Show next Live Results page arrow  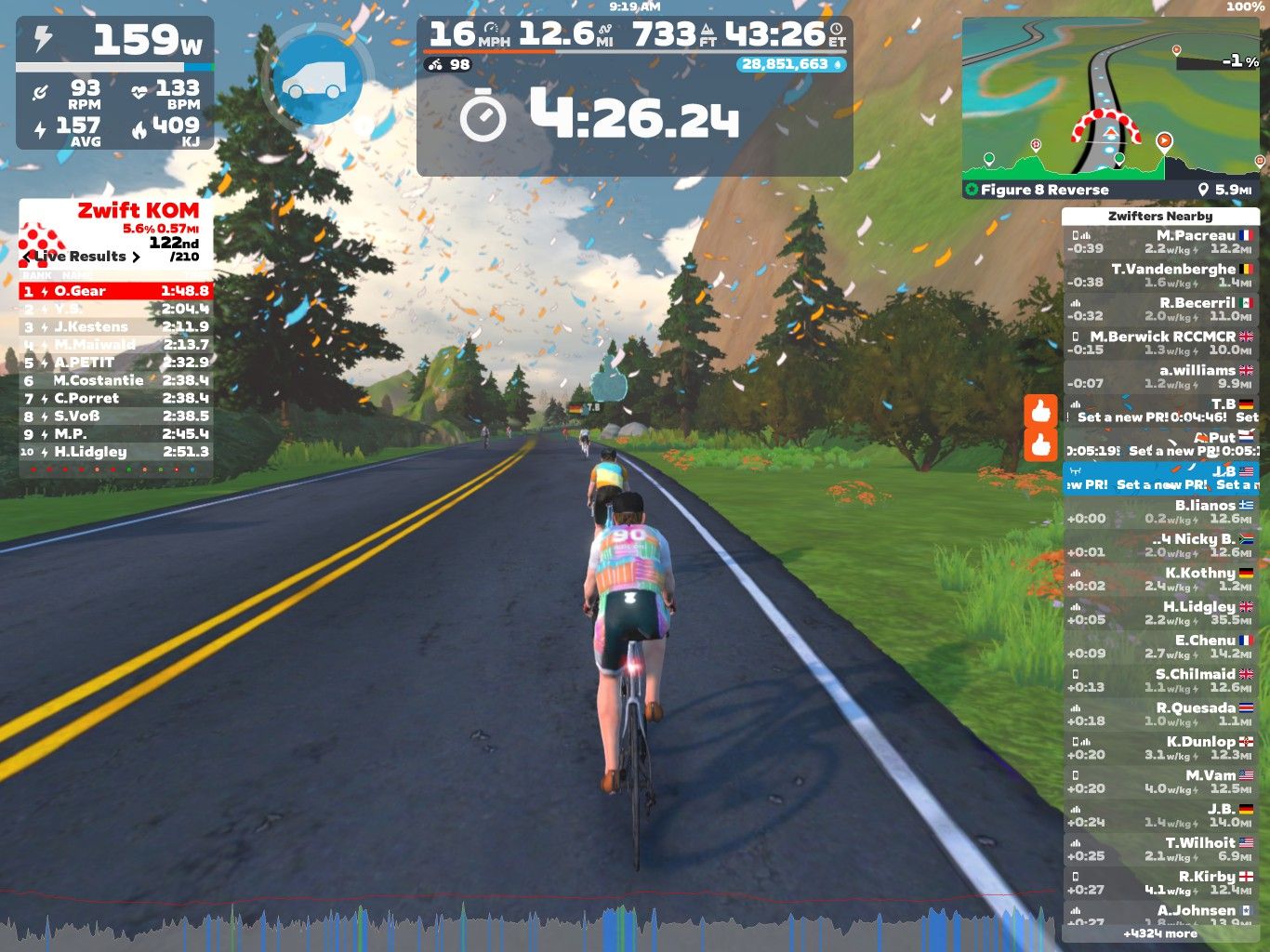pos(137,257)
